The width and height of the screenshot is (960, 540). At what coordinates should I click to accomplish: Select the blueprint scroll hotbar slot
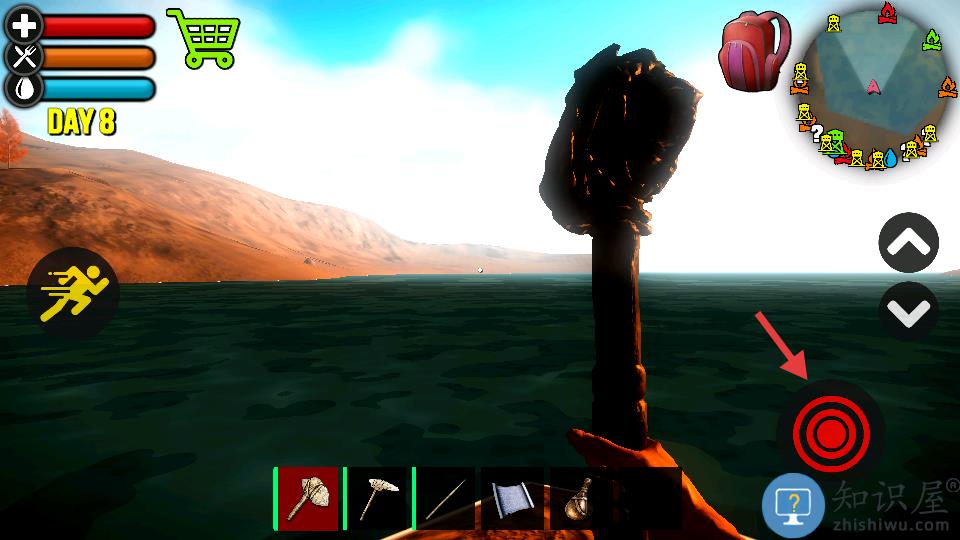514,498
